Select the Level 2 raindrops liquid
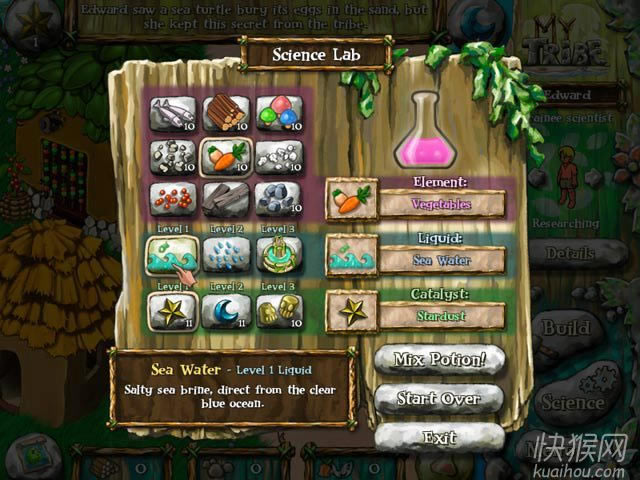This screenshot has width=640, height=480. [x=223, y=256]
